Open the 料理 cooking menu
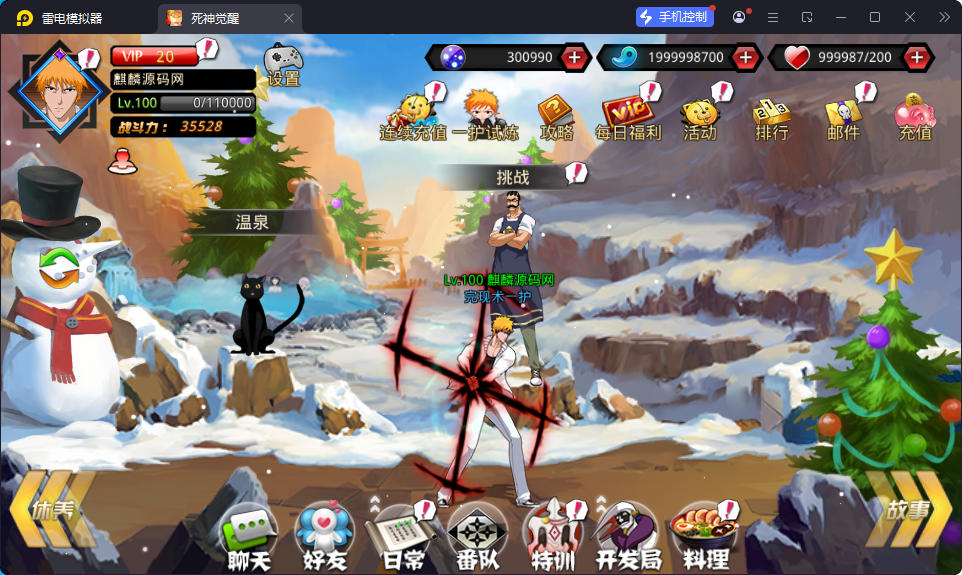This screenshot has height=575, width=962. [x=705, y=536]
